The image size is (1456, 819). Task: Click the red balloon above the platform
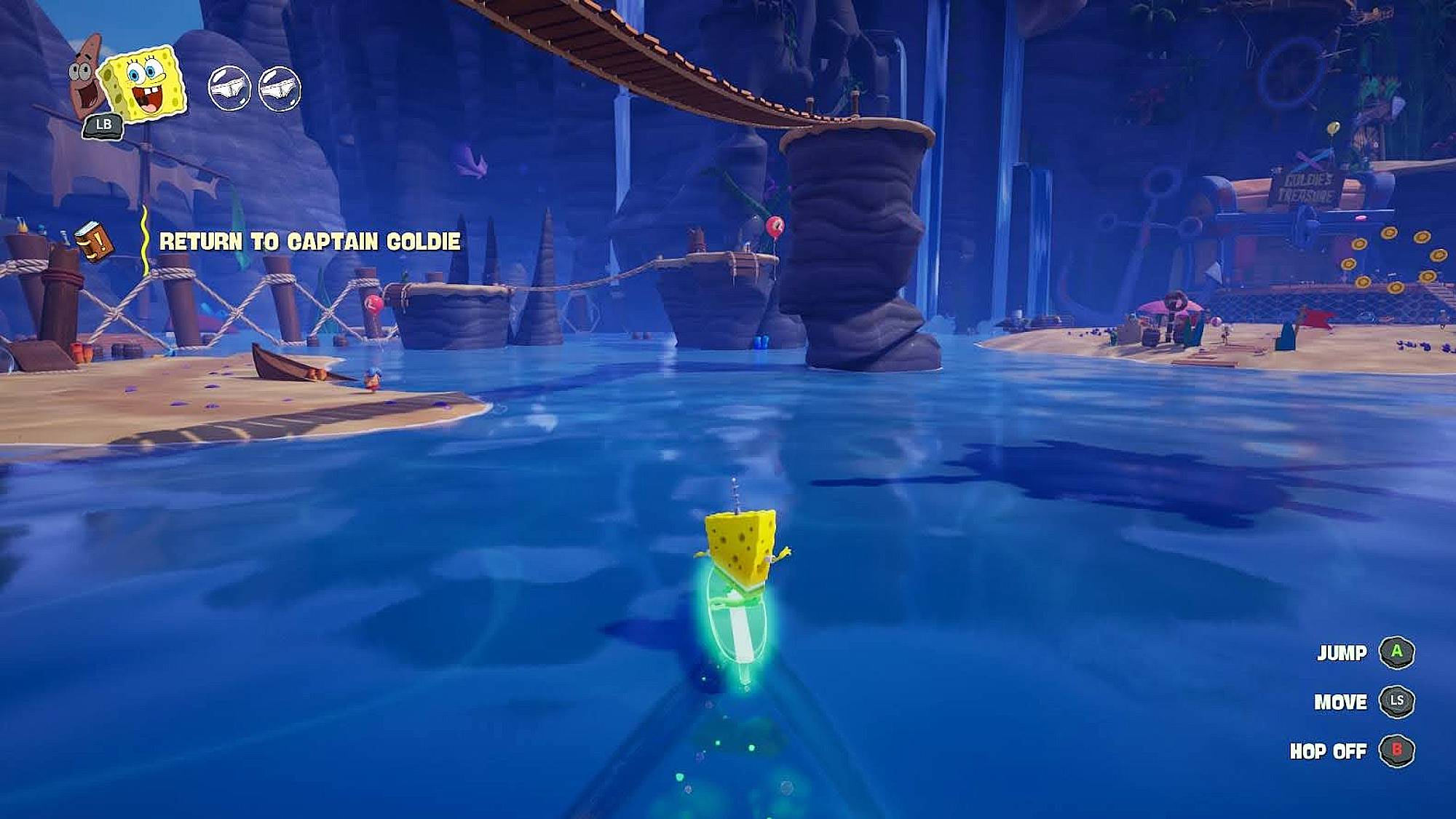[x=775, y=228]
